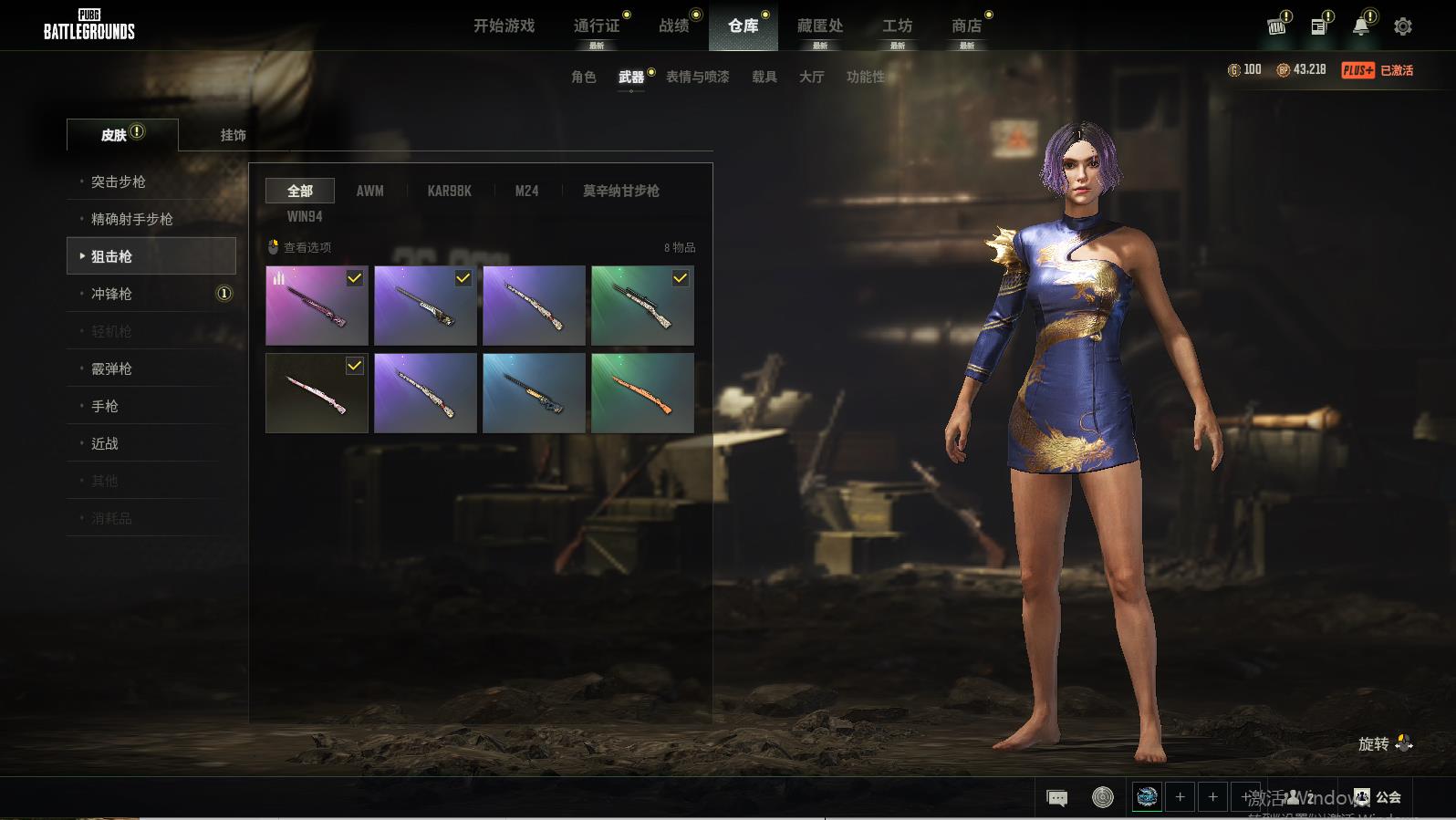
Task: Pick the pink rifle skin on magenta background
Action: (317, 306)
